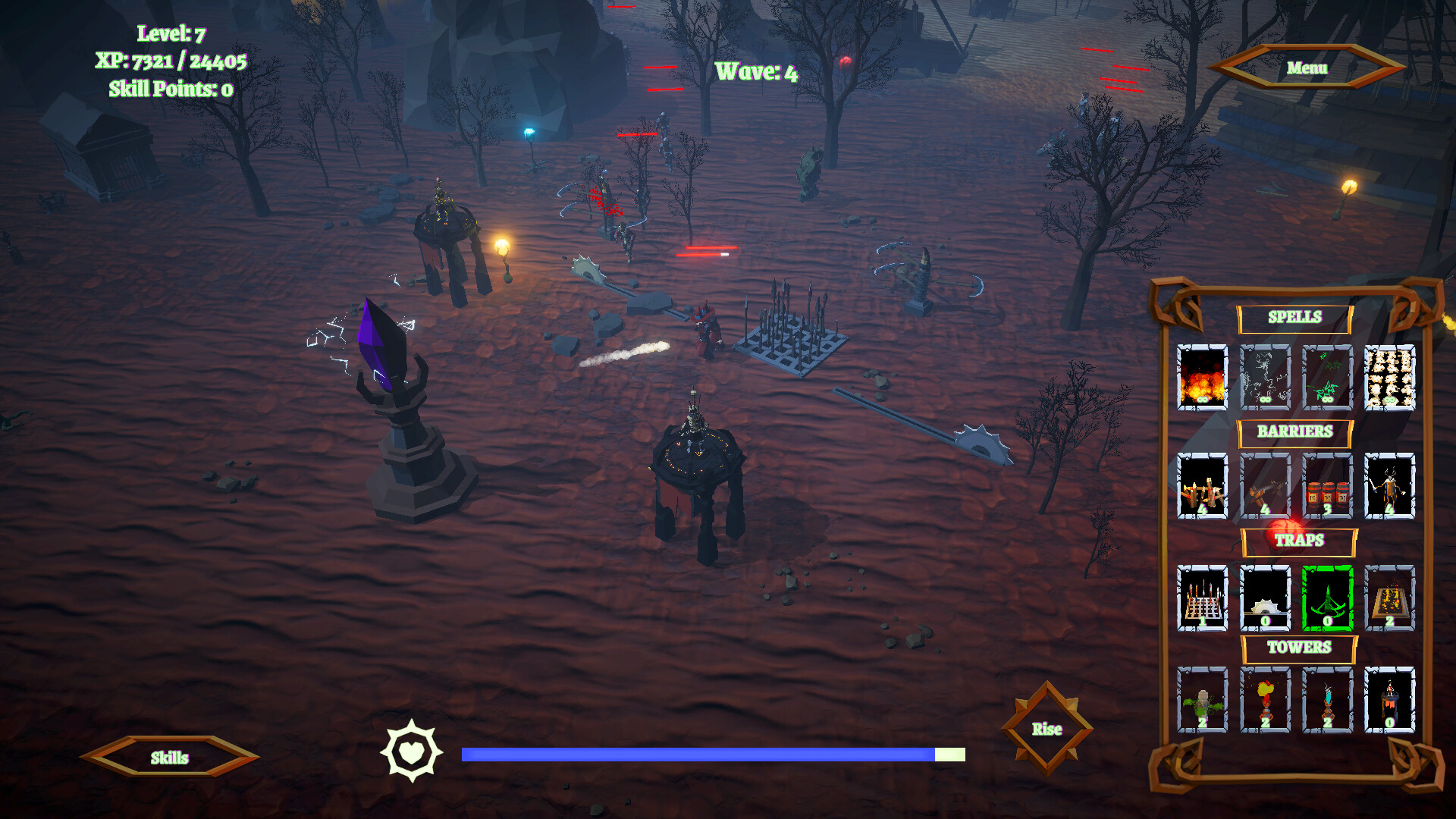The width and height of the screenshot is (1456, 819).
Task: Select the blue crystal tower
Action: pos(1327,700)
